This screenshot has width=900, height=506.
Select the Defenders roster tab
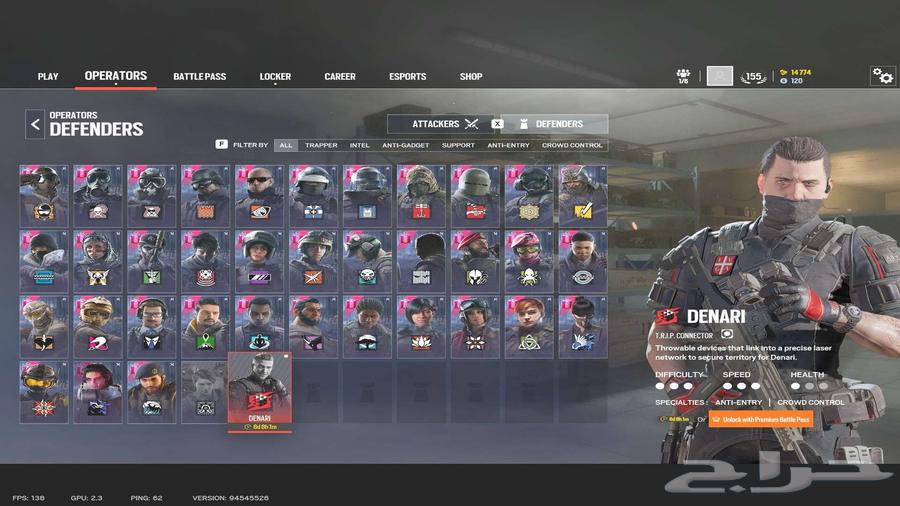tap(558, 124)
